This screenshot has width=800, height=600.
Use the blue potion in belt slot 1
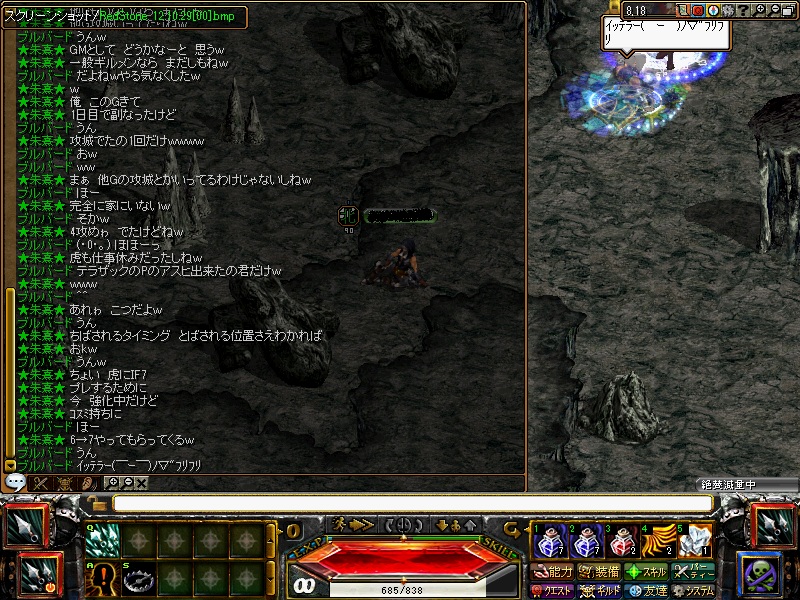click(547, 541)
